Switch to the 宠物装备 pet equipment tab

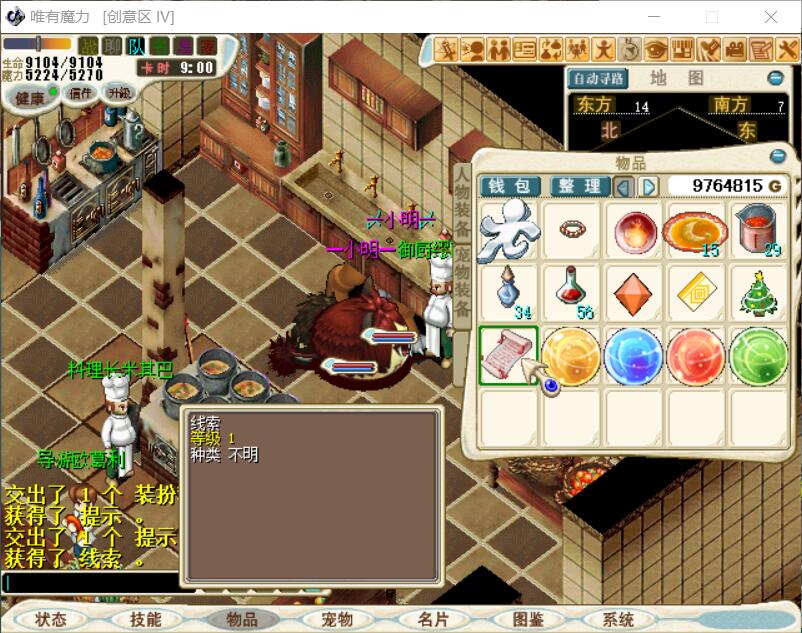(x=462, y=284)
